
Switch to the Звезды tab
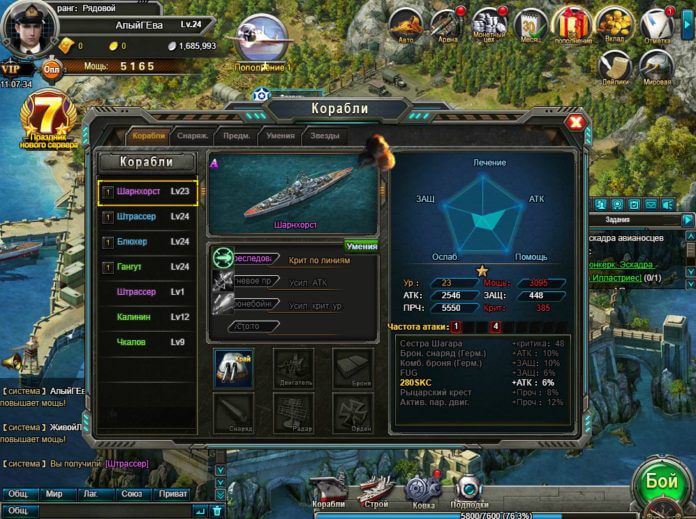tap(324, 136)
